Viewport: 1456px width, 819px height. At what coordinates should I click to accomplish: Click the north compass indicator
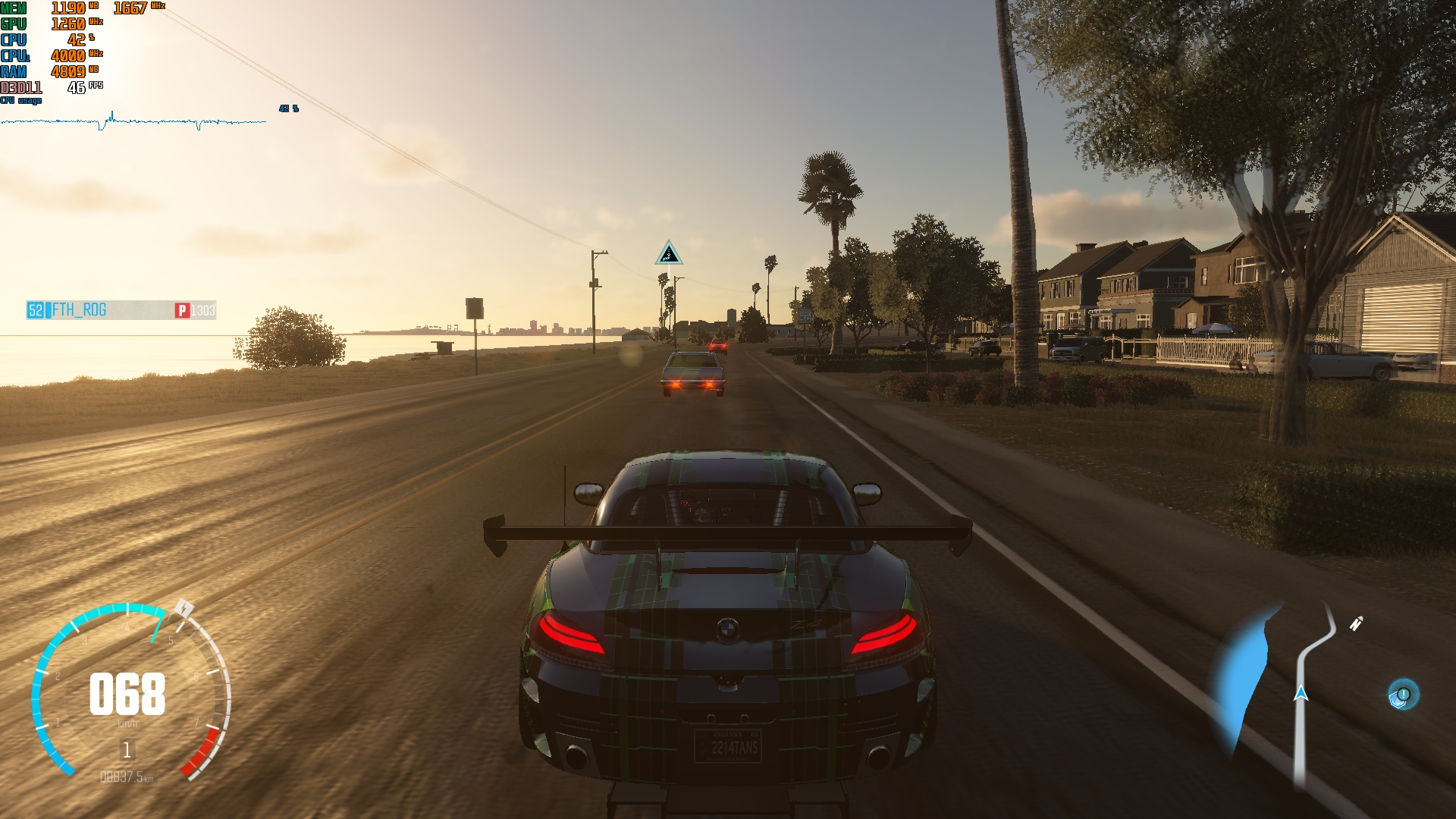[x=1356, y=623]
